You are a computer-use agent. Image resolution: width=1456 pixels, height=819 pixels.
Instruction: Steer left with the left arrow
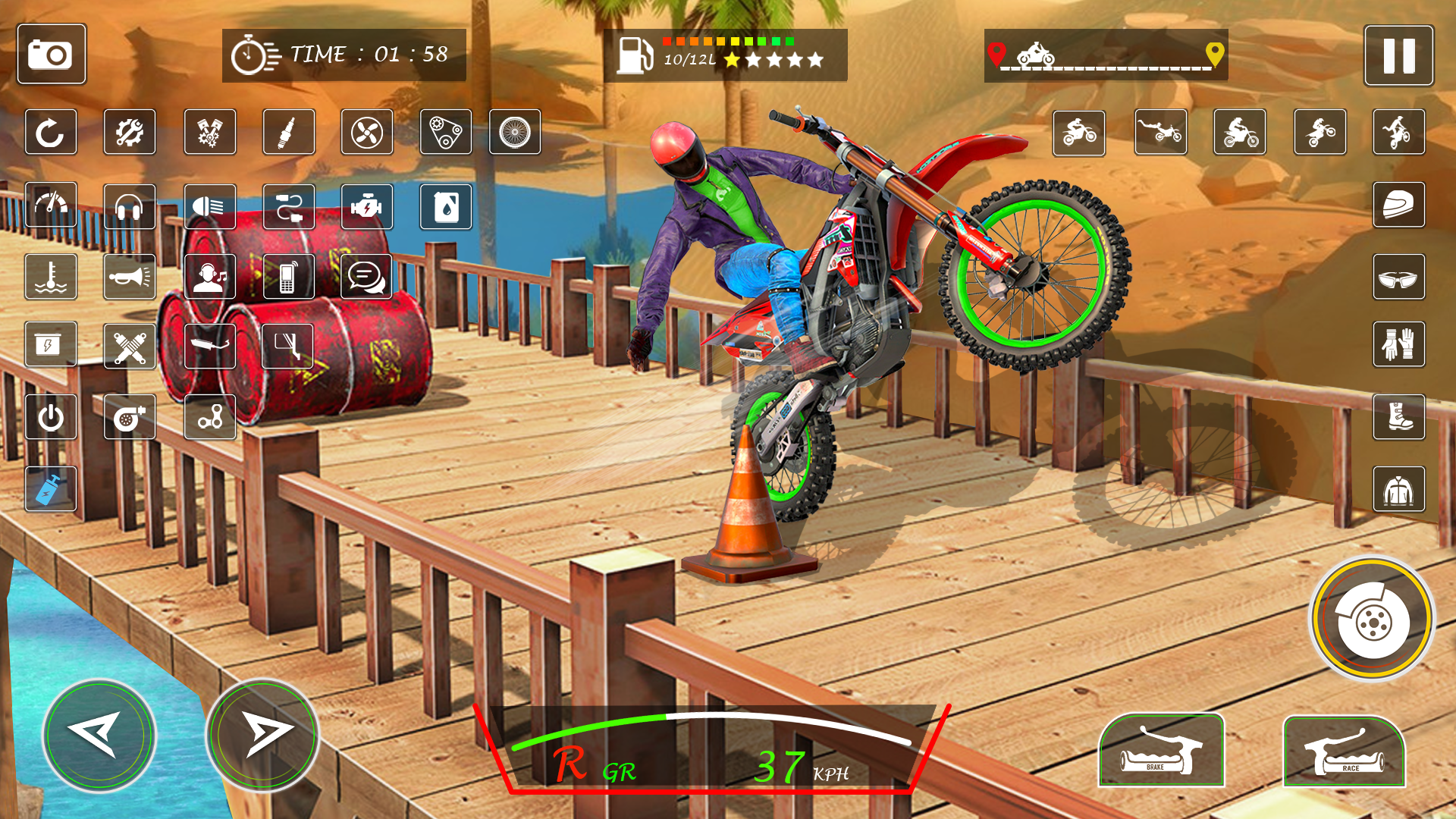point(99,734)
